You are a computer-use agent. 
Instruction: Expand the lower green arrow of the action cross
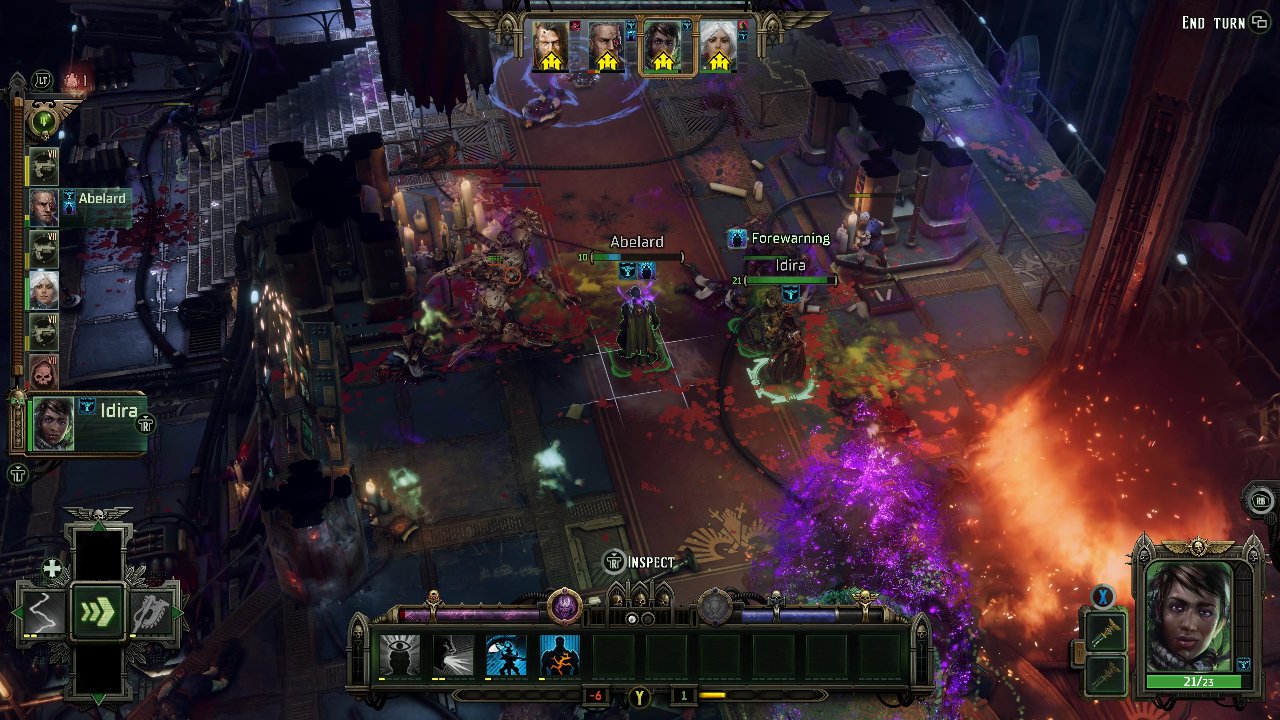tap(97, 697)
